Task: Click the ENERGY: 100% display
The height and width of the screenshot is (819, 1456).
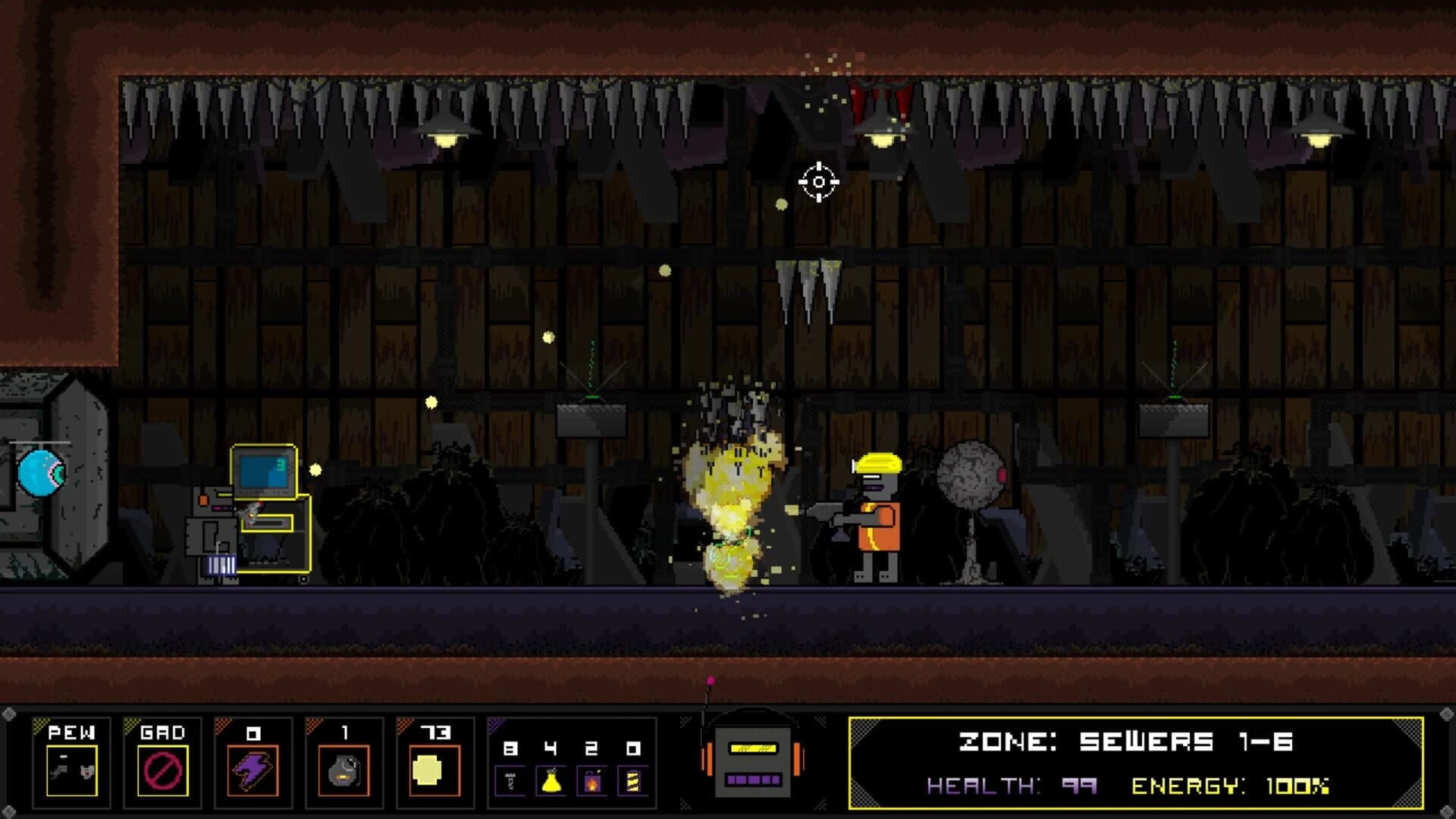Action: click(x=1232, y=785)
